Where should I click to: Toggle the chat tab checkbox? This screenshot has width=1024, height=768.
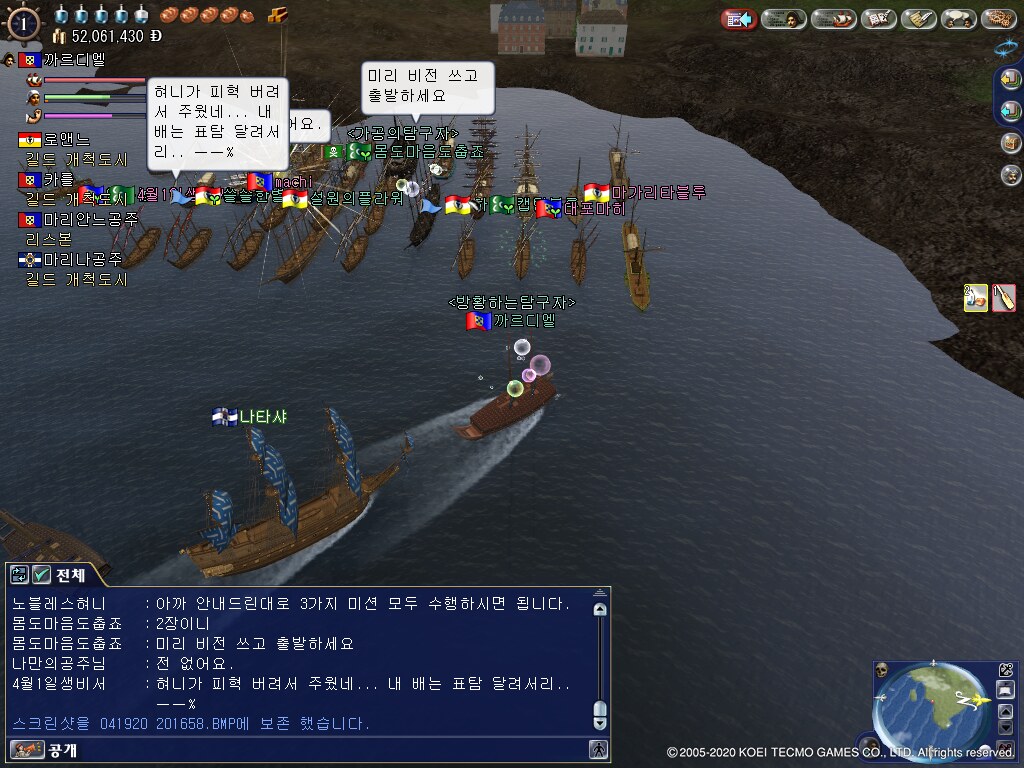coord(41,574)
